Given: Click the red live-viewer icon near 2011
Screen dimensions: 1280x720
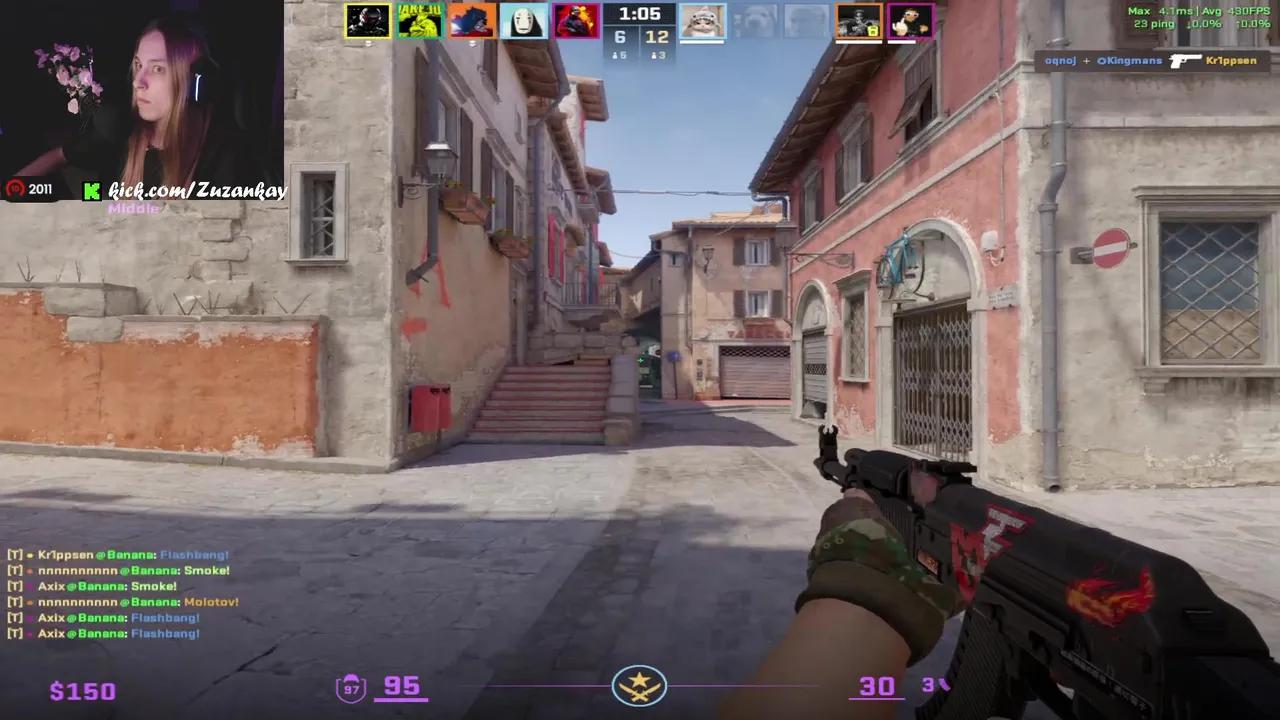Looking at the screenshot, I should pos(15,188).
